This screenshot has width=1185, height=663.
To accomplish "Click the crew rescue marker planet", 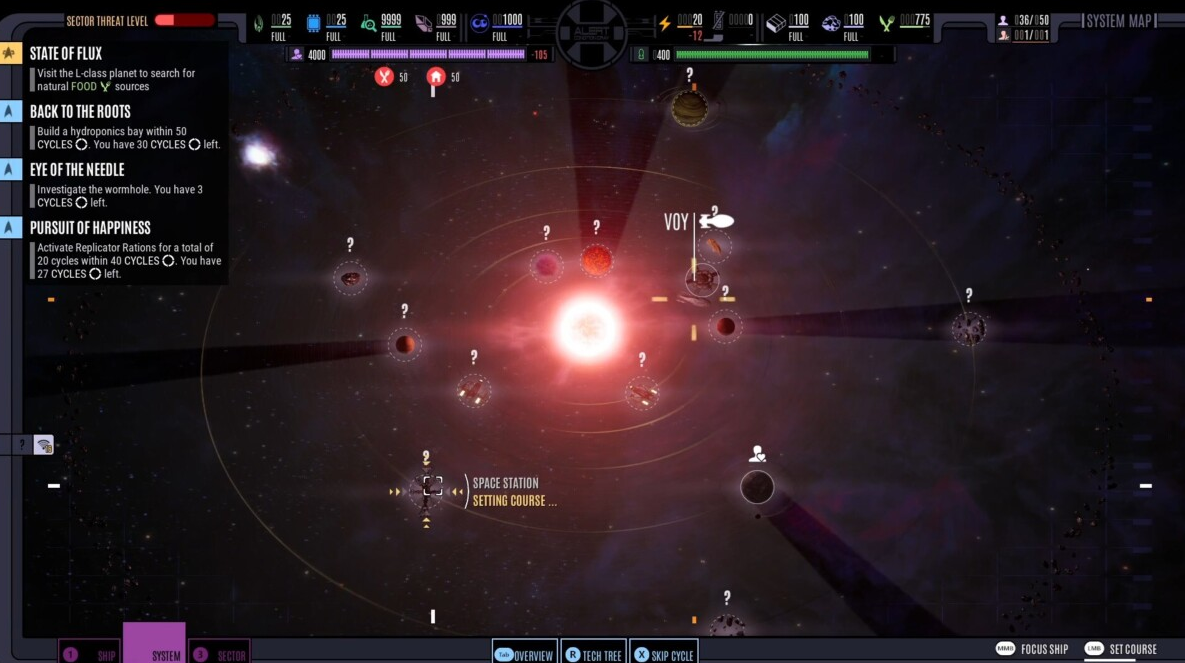I will (757, 487).
